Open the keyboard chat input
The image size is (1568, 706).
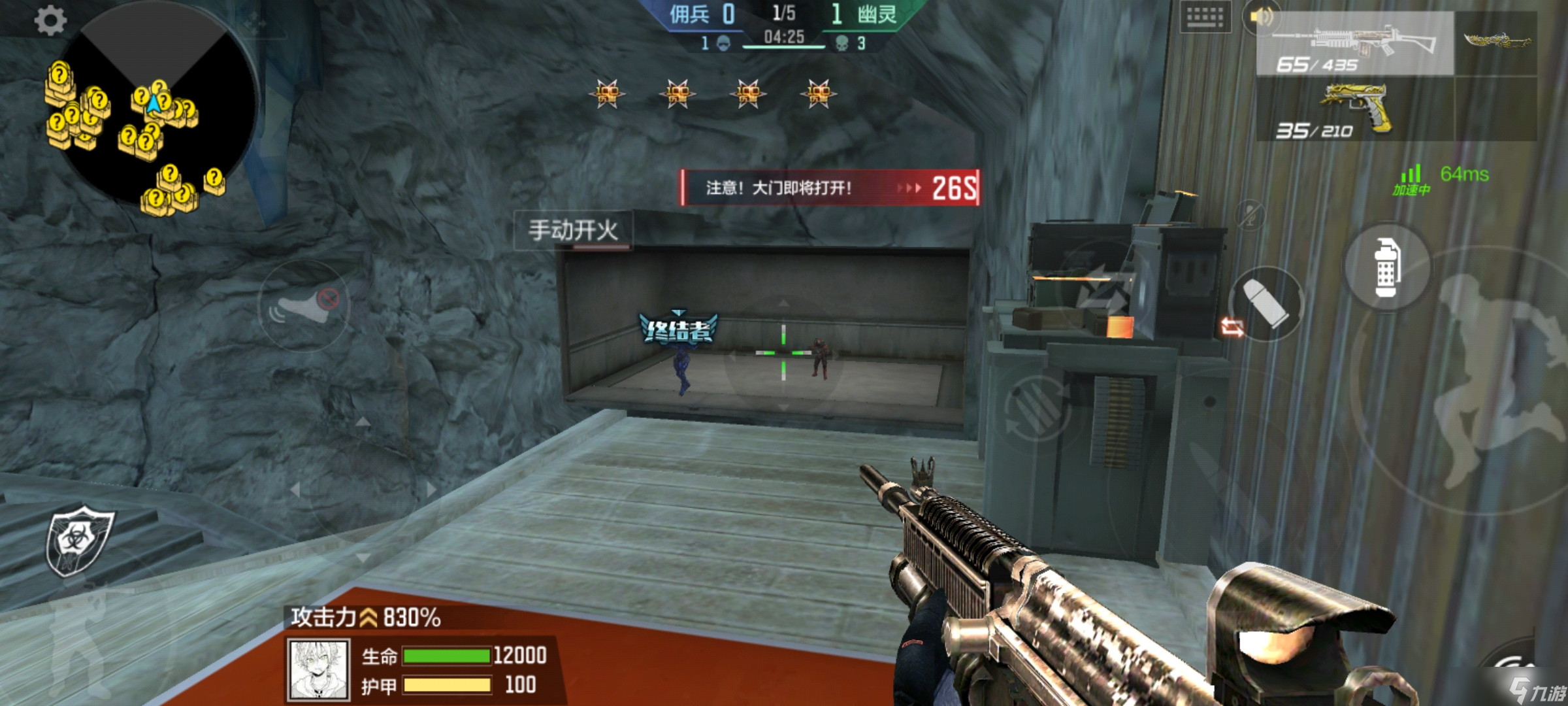click(1205, 18)
